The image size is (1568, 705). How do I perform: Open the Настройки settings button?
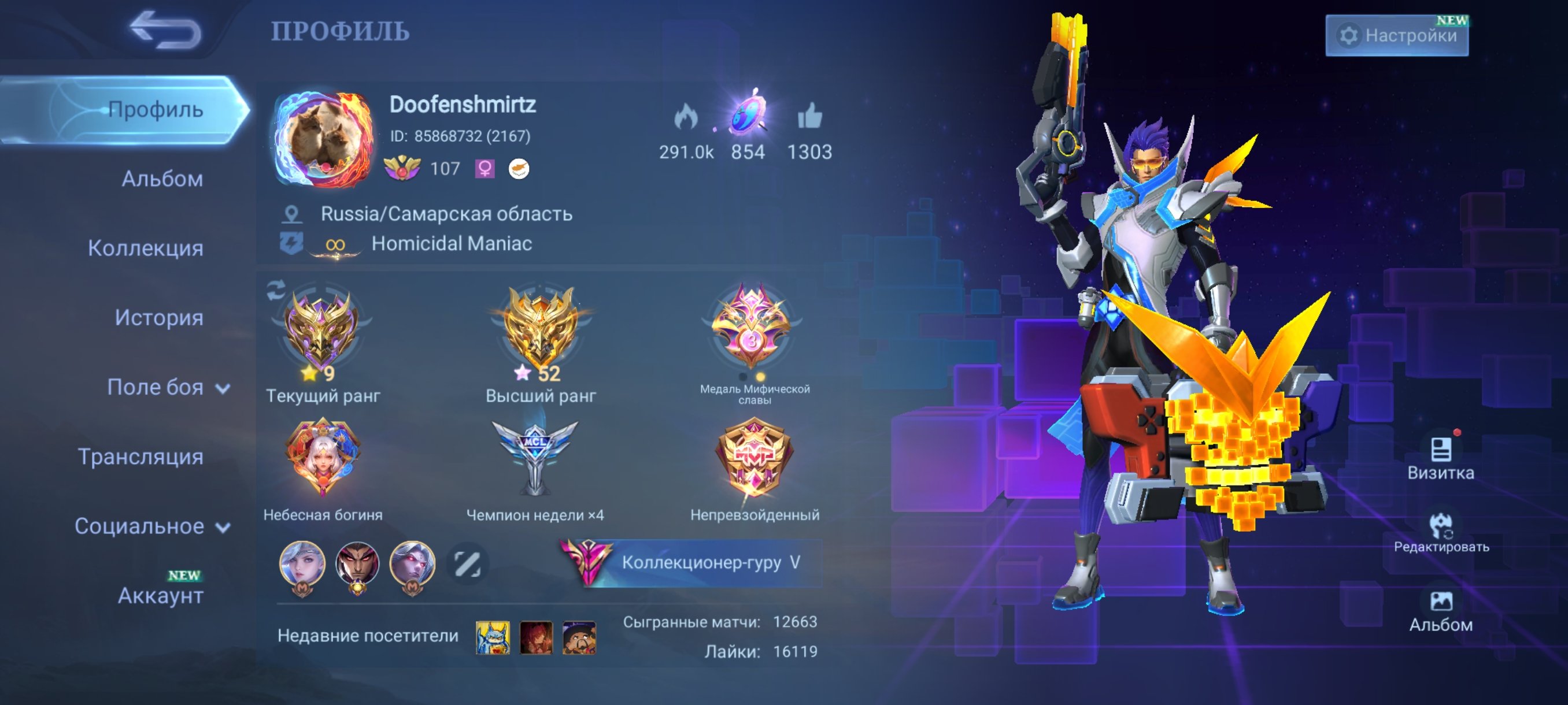click(x=1396, y=36)
